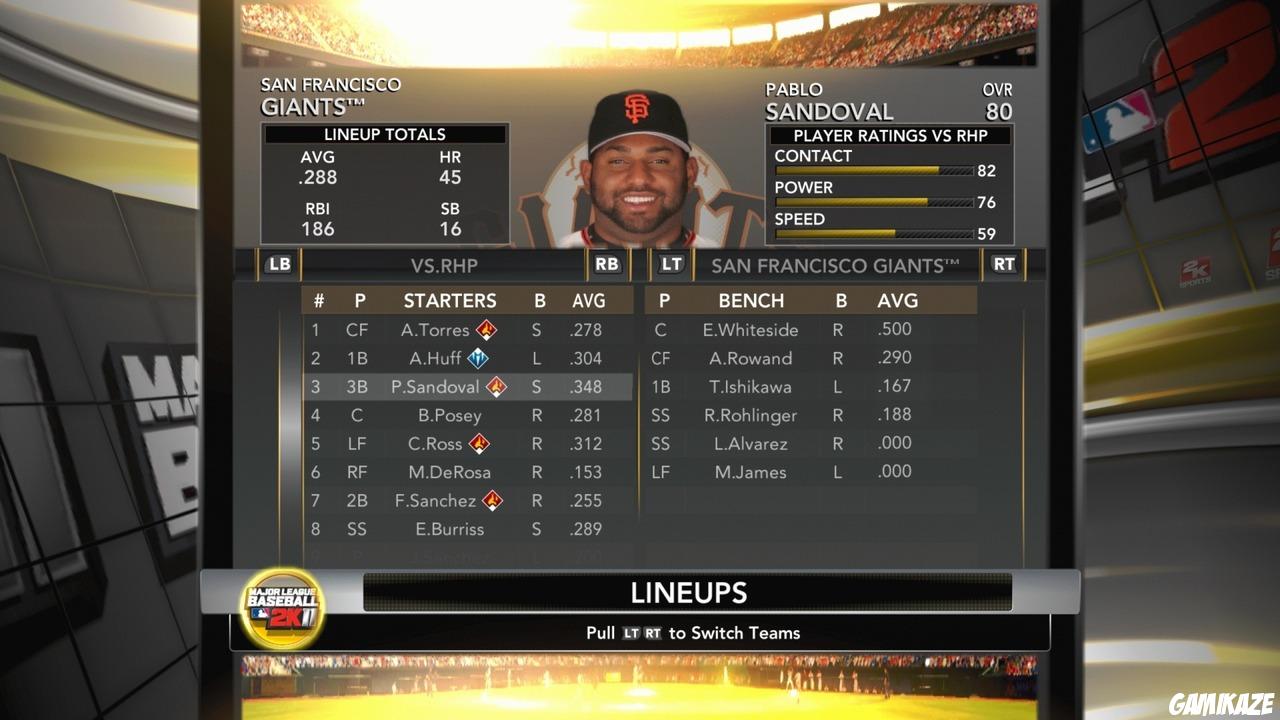1280x720 pixels.
Task: Open the San Francisco Giants team selector
Action: click(x=836, y=265)
